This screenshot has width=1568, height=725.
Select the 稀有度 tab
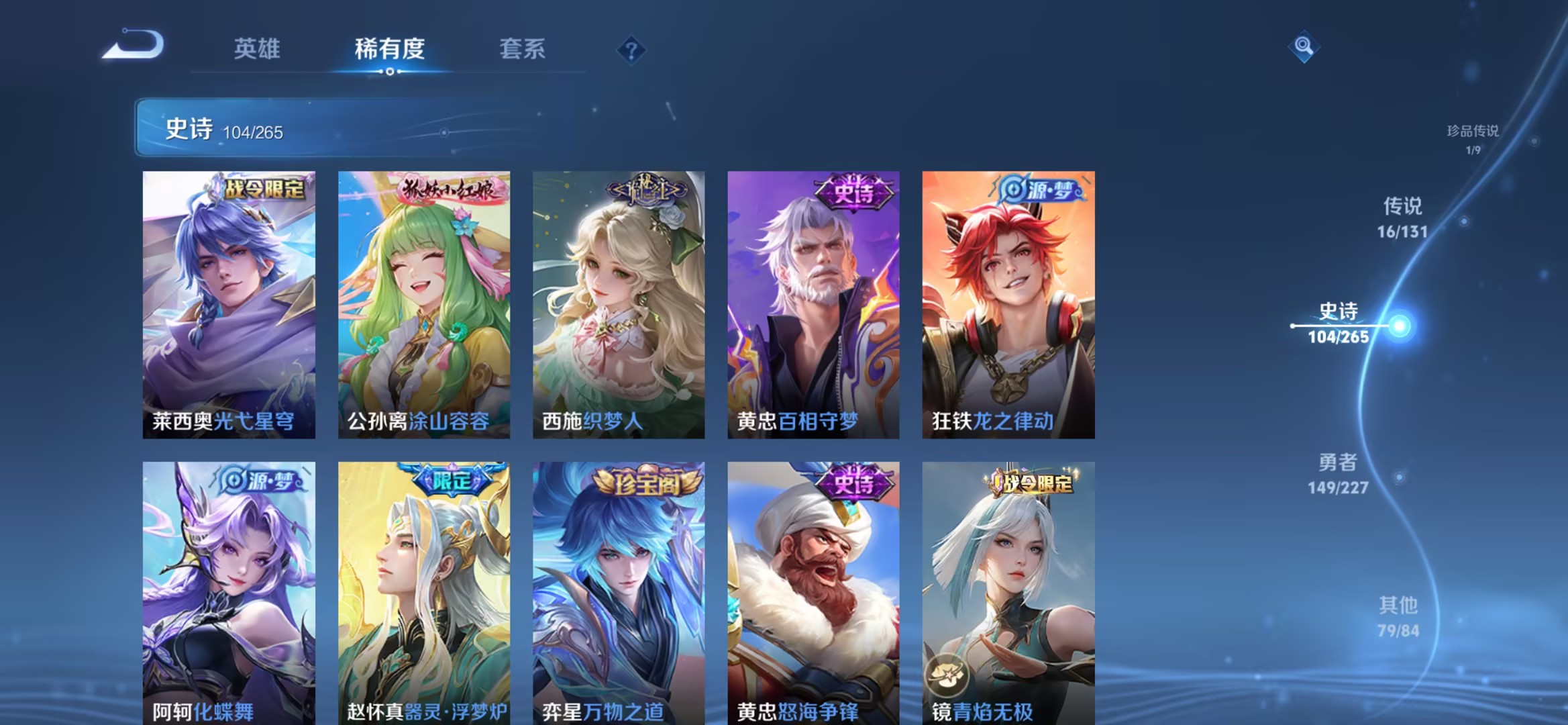(388, 49)
